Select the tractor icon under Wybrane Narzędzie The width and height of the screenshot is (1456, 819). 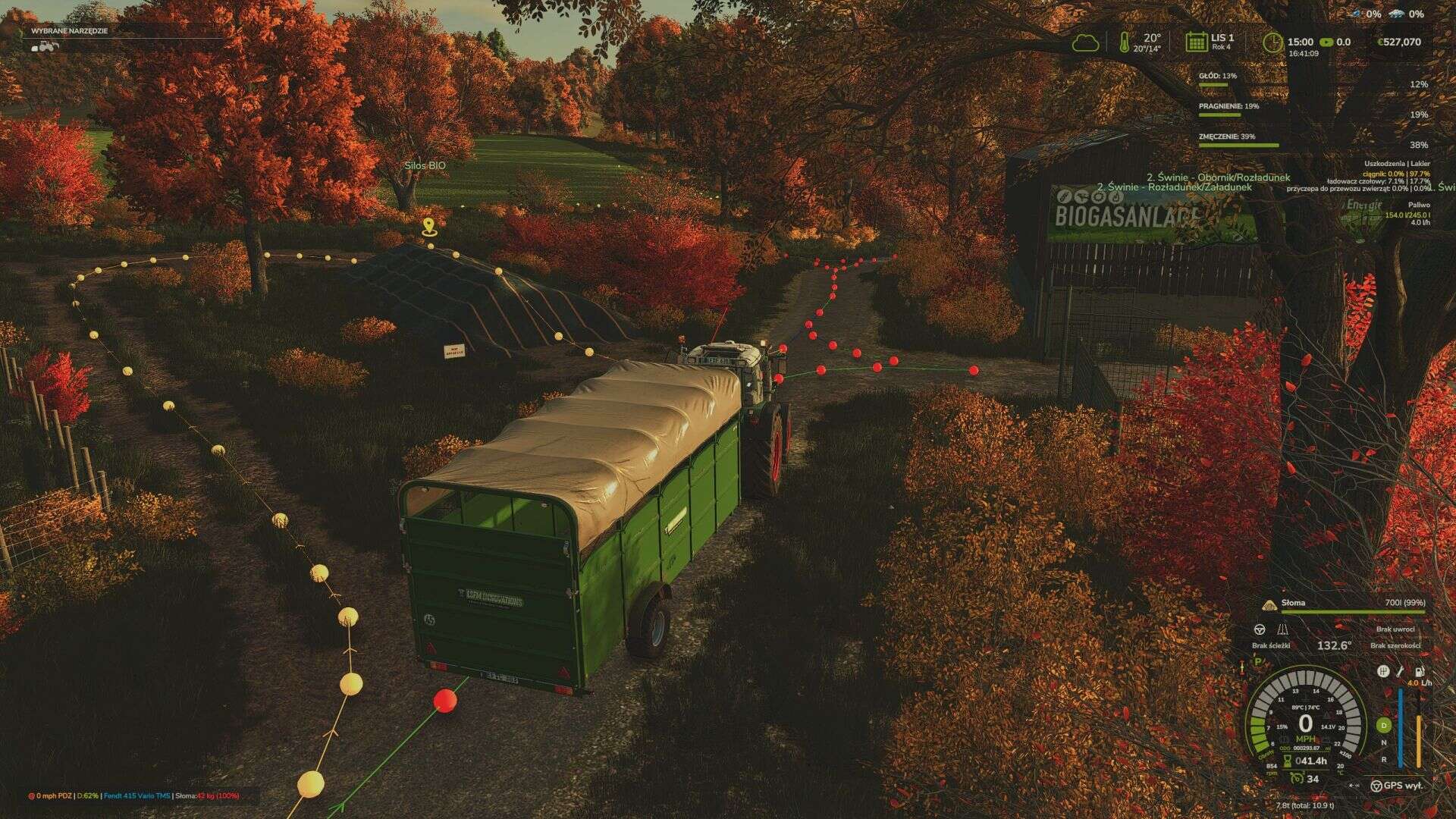pos(44,45)
